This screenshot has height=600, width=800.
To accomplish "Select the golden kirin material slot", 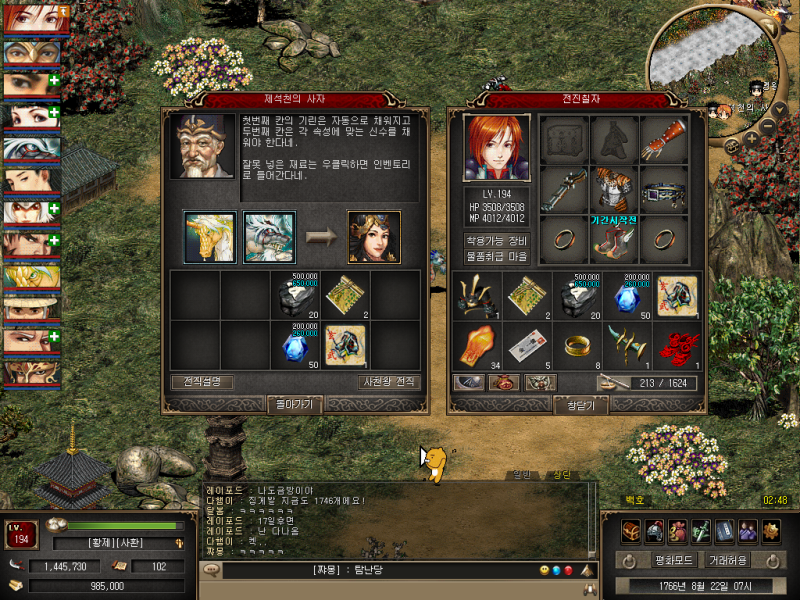I will tap(210, 236).
